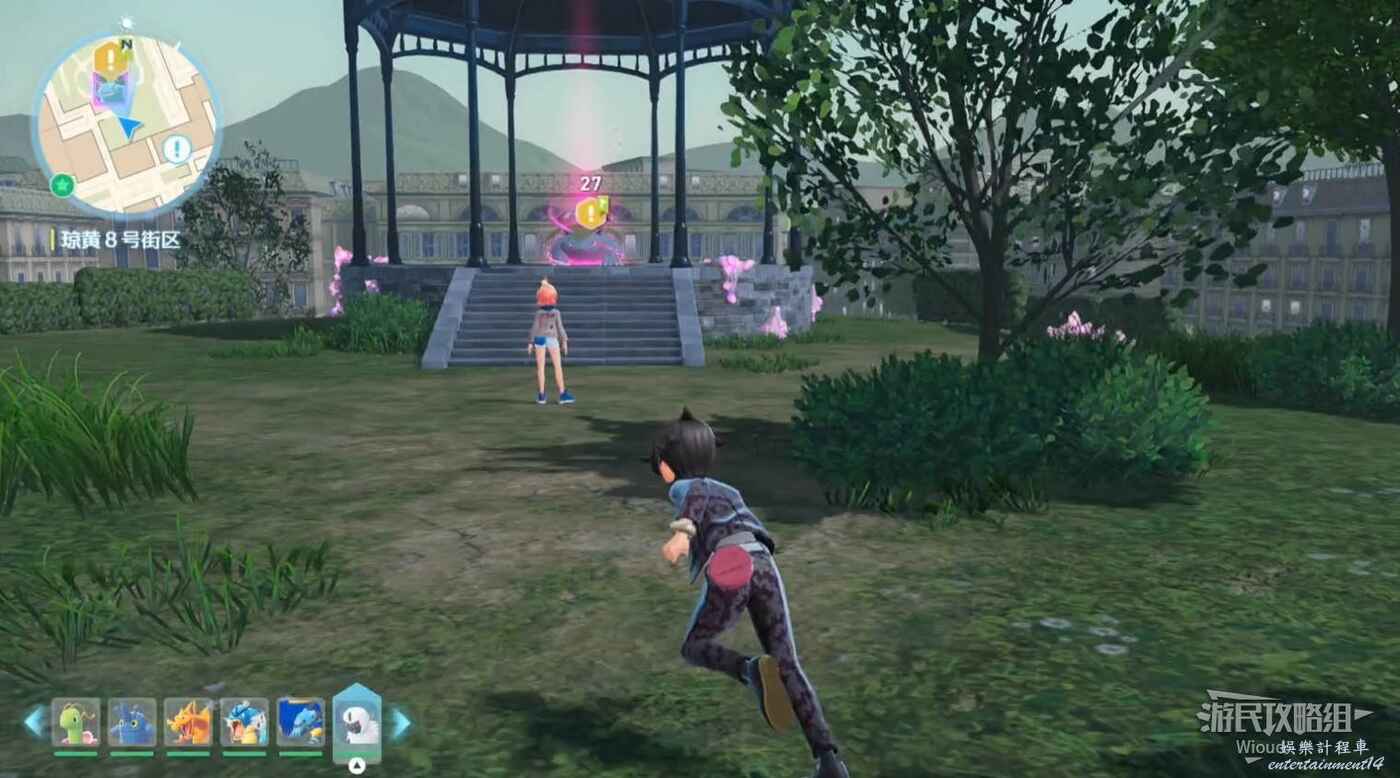The height and width of the screenshot is (778, 1400).
Task: Select Meganium in the party bar
Action: (x=76, y=722)
